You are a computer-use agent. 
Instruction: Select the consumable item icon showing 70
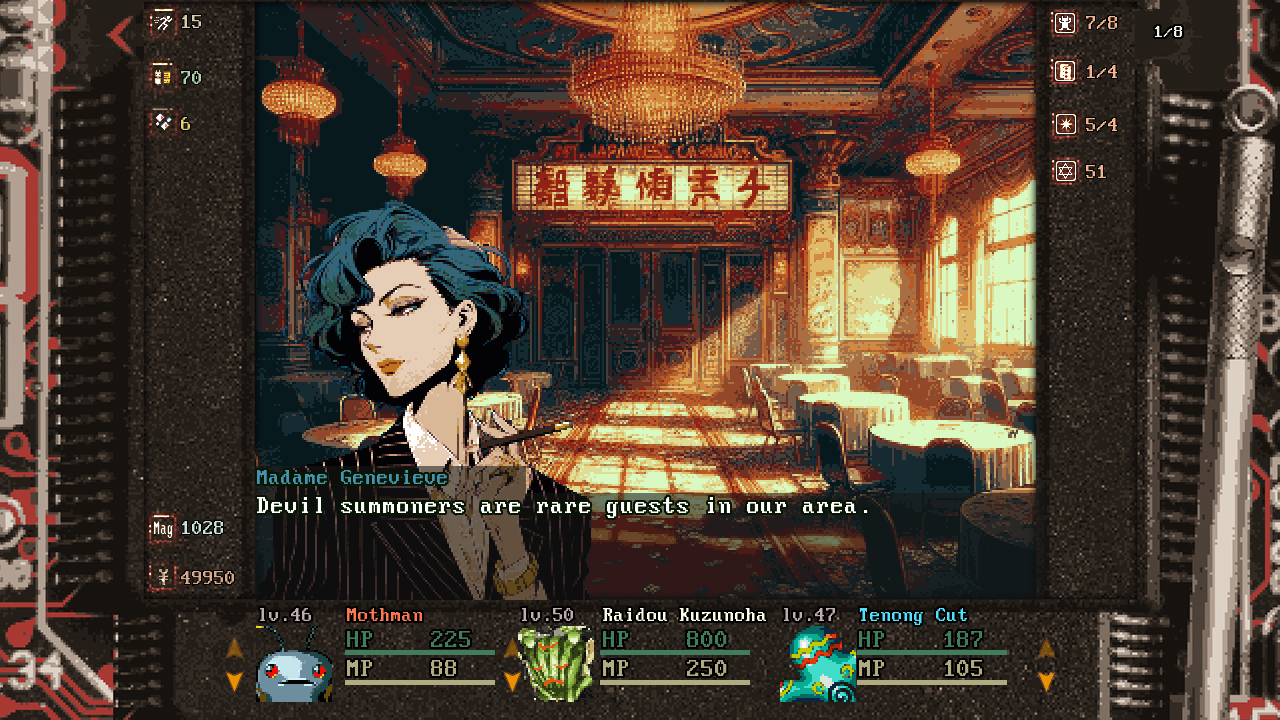(x=163, y=77)
